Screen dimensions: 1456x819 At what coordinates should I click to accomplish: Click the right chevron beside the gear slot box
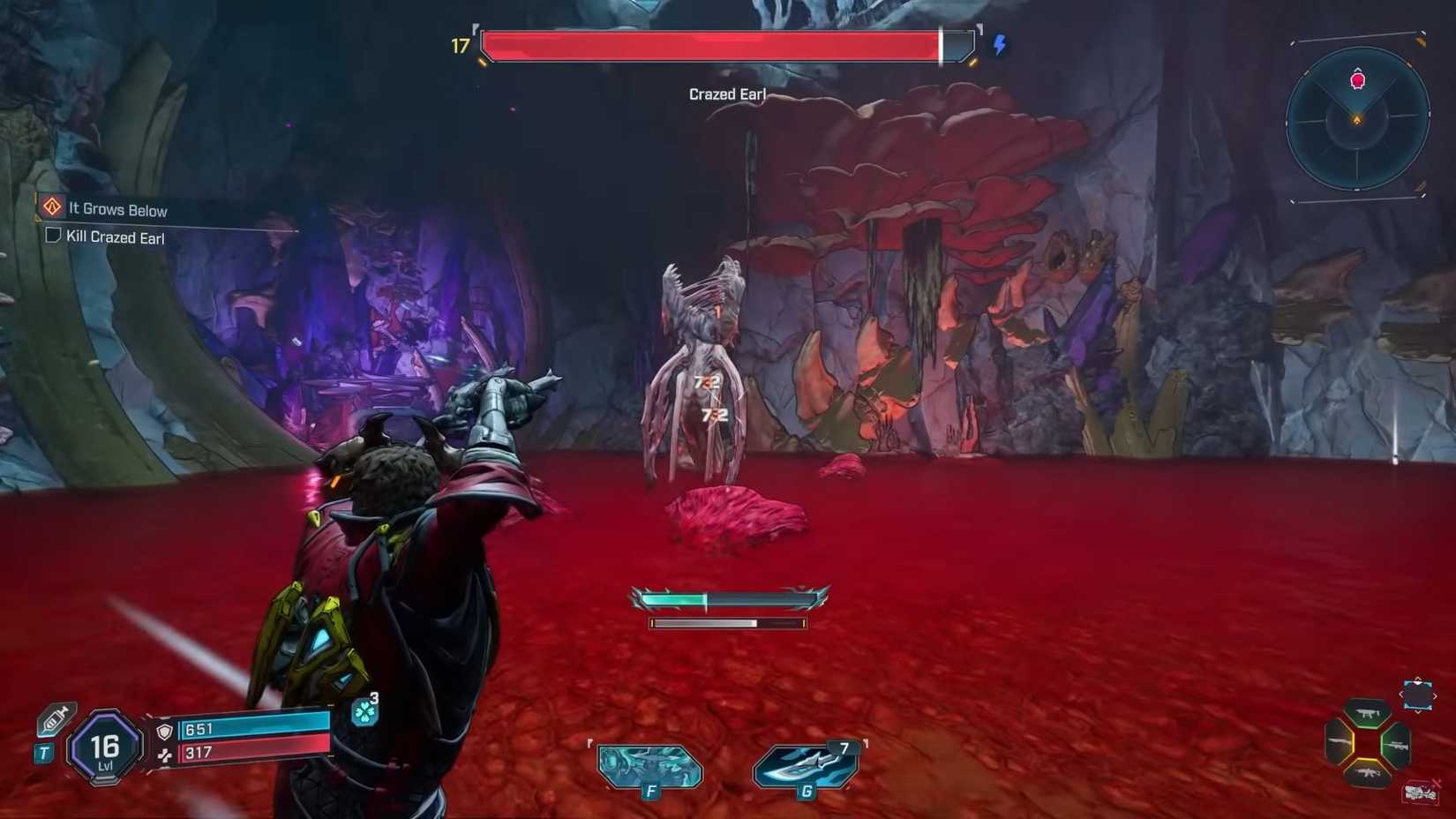[x=1435, y=695]
